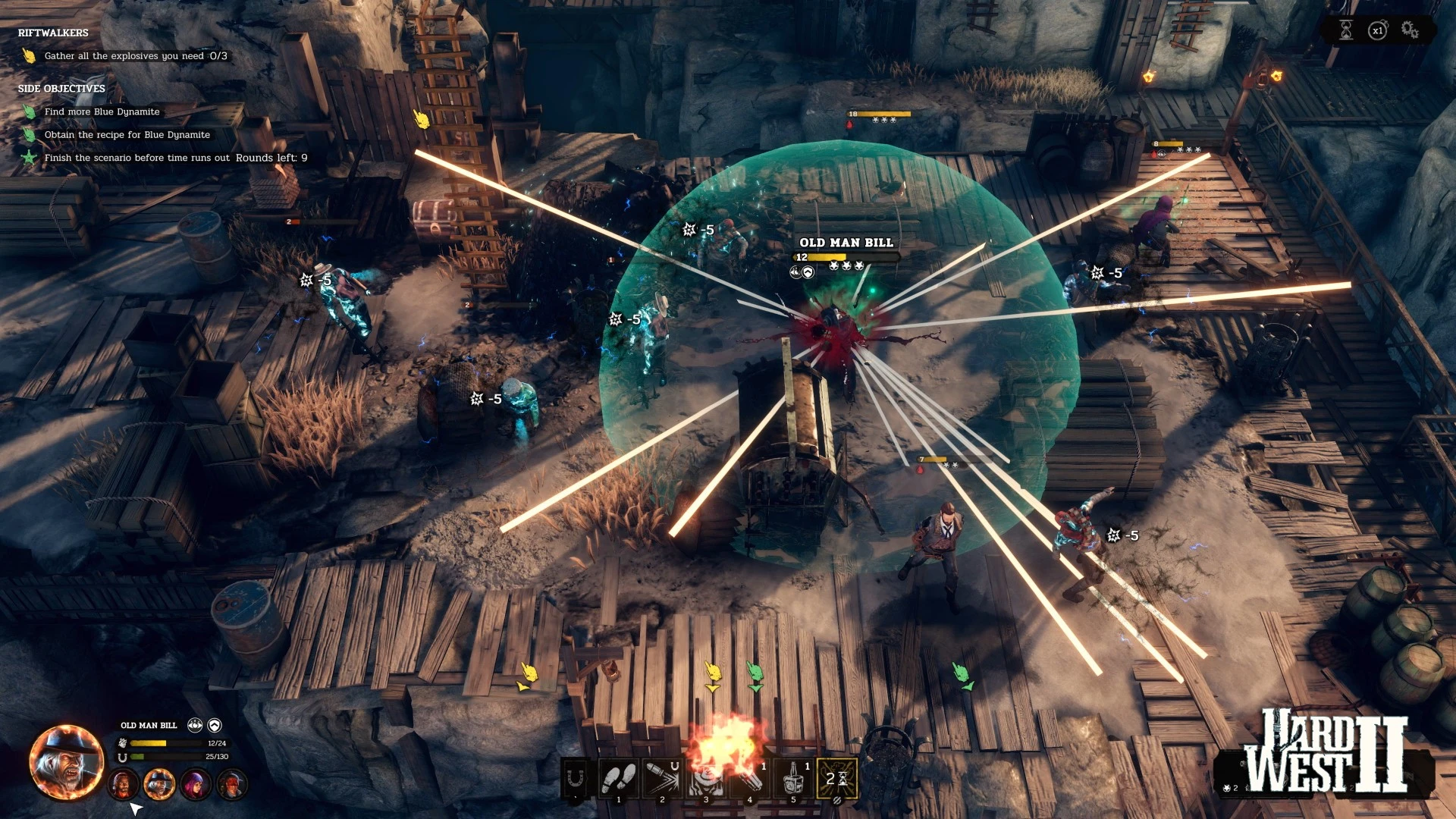Click the Find more Blue Dynamite objective
Screen dimensions: 1456x819
(x=102, y=111)
